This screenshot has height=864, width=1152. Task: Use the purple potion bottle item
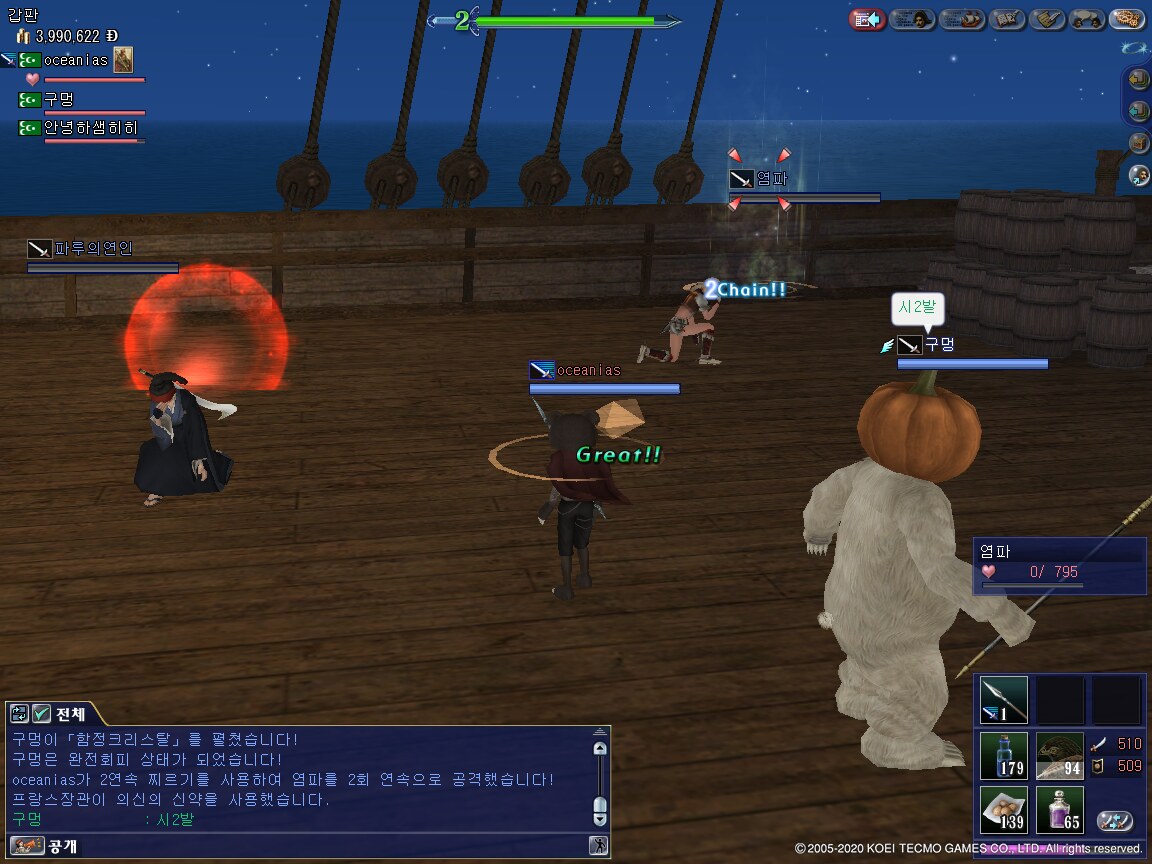tap(1059, 810)
